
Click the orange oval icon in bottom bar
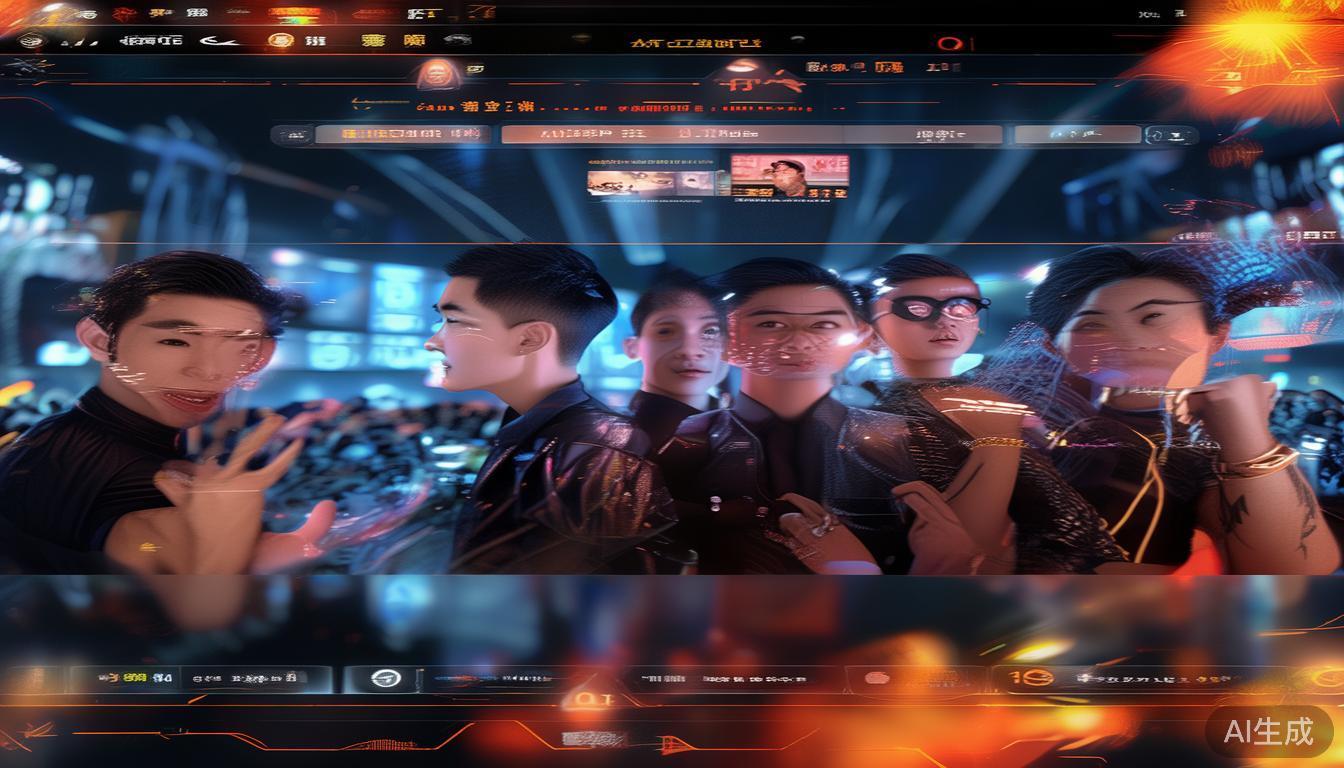coord(876,678)
